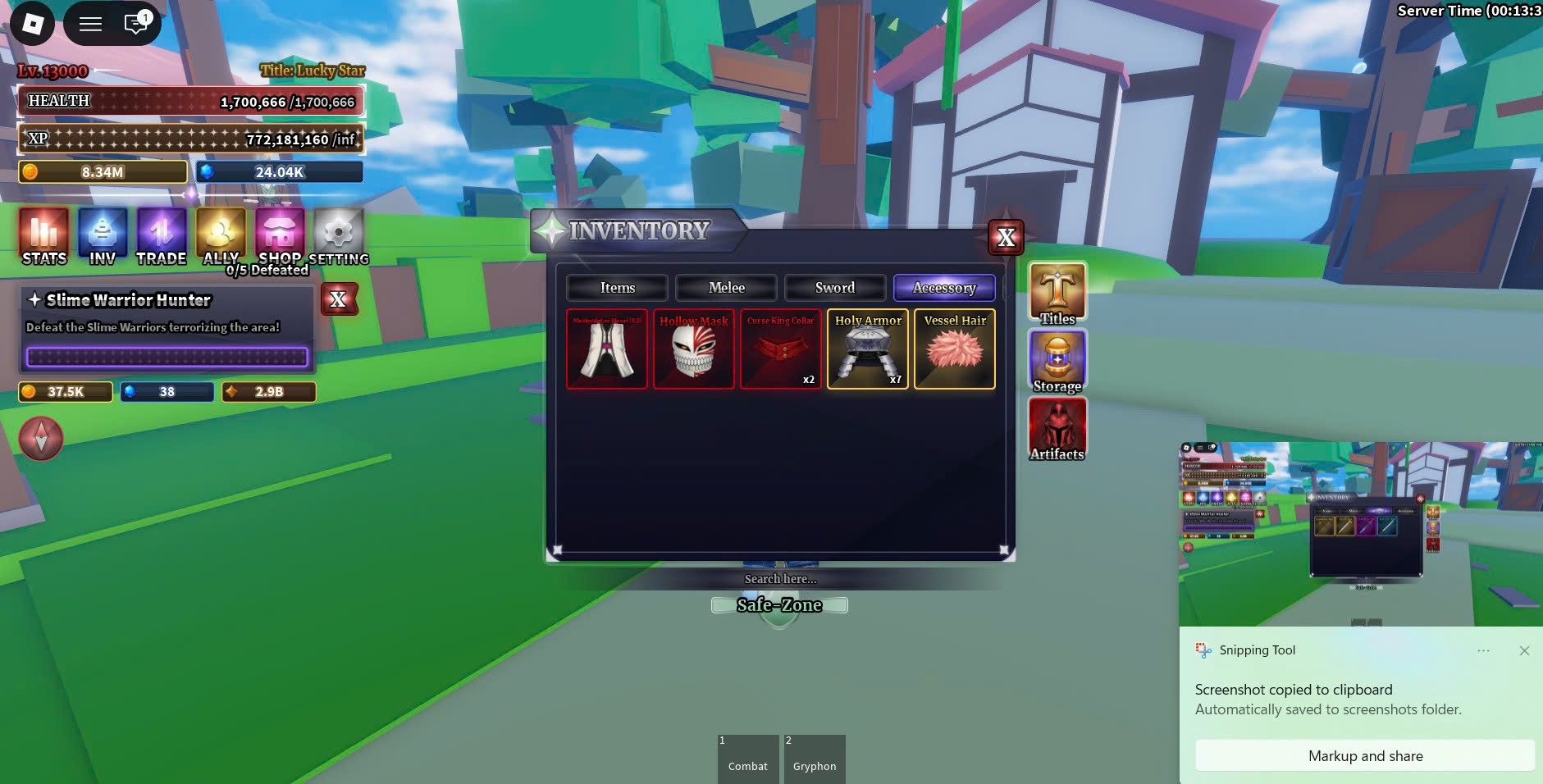Viewport: 1543px width, 784px height.
Task: Switch to the Items tab
Action: click(617, 288)
